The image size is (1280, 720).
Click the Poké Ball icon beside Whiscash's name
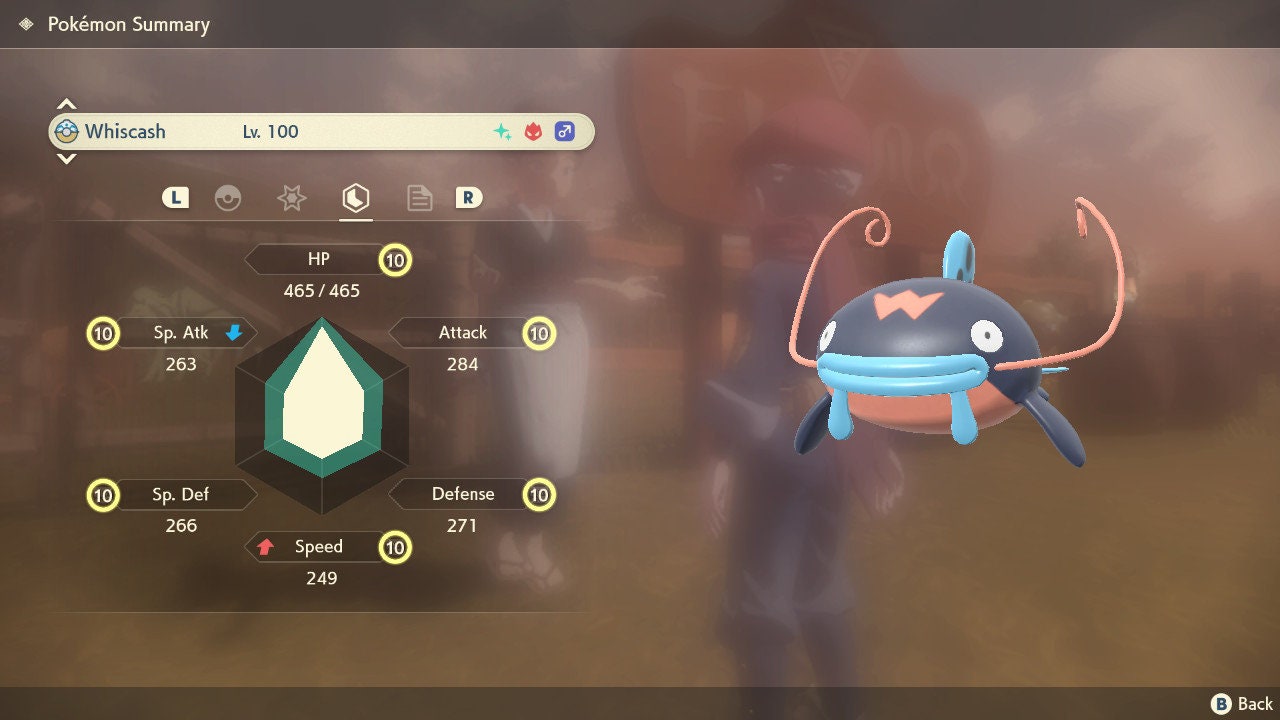click(x=66, y=131)
